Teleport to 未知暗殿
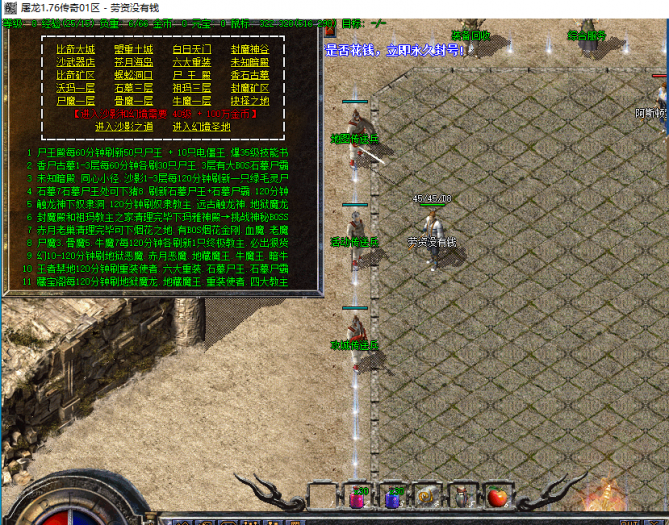The height and width of the screenshot is (525, 669). [x=250, y=61]
